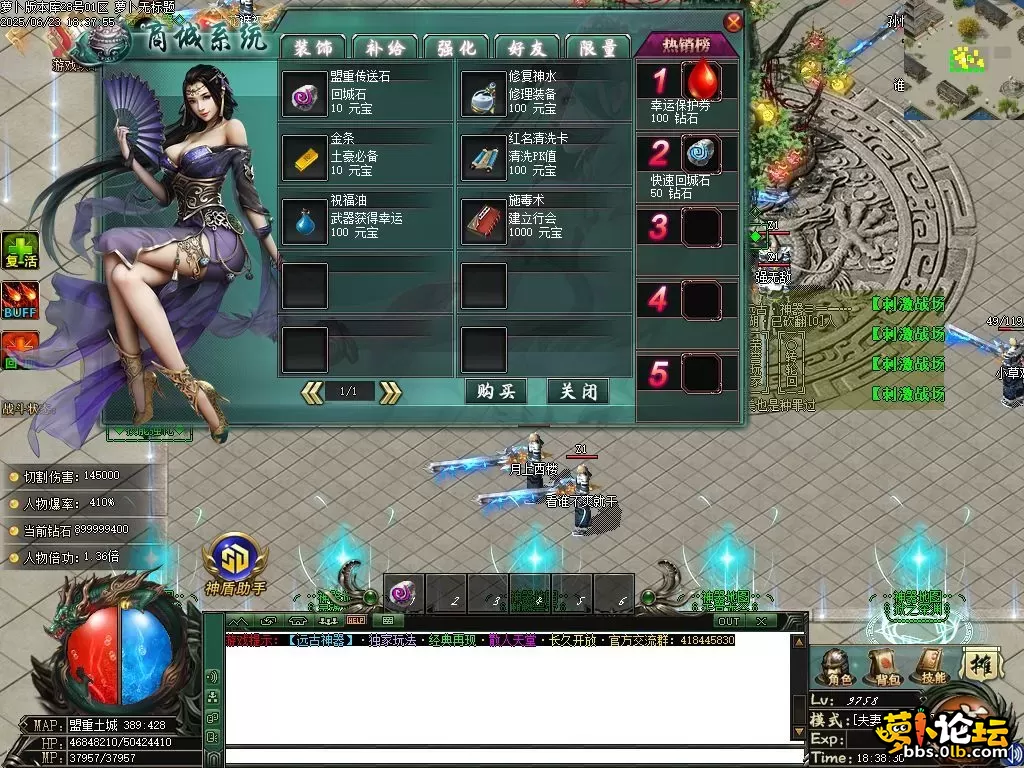Screen dimensions: 1024x768
Task: Select the 强化 enhancement tab
Action: click(x=455, y=47)
